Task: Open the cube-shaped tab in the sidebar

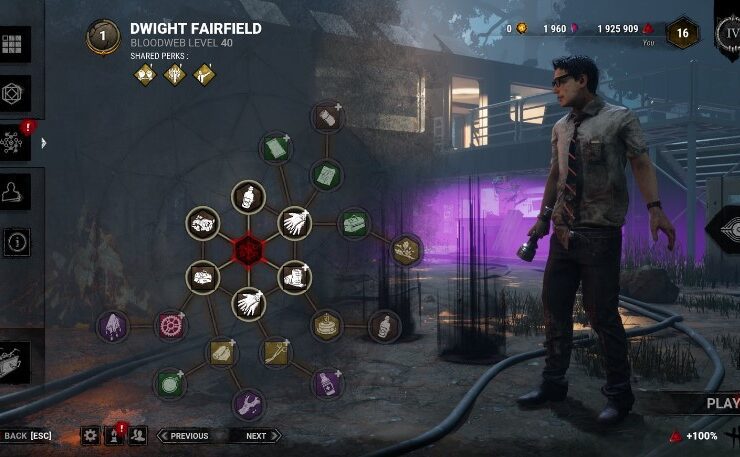Action: pyautogui.click(x=15, y=93)
